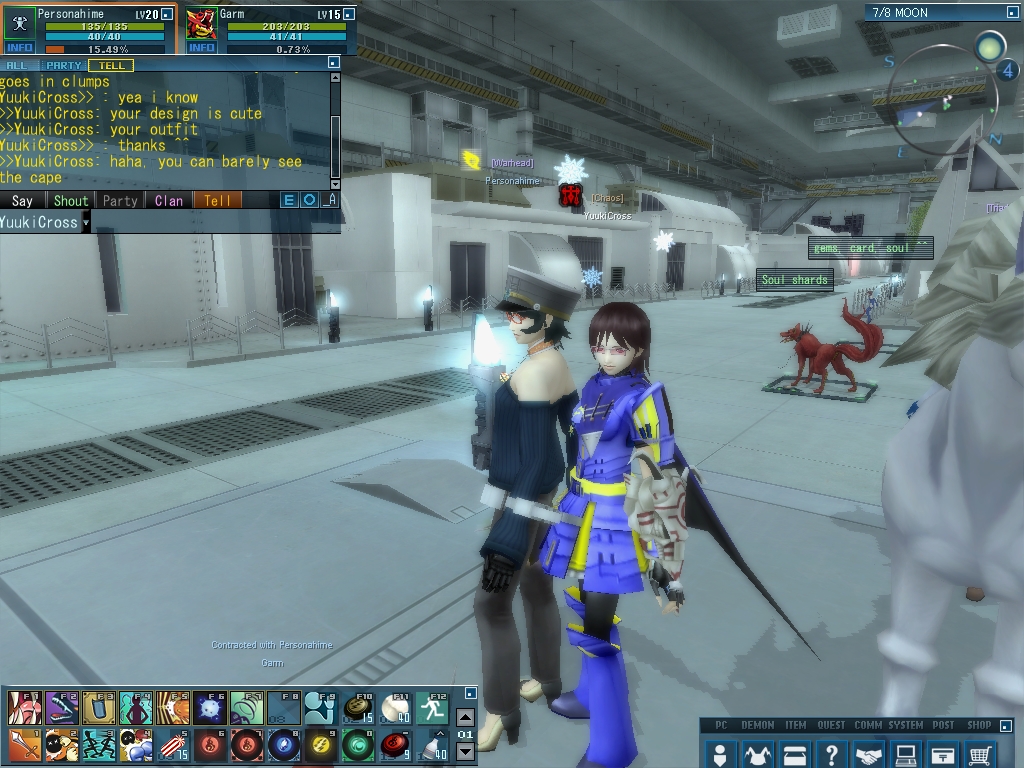Open the Demon menu icon
The width and height of the screenshot is (1024, 768).
tap(757, 753)
